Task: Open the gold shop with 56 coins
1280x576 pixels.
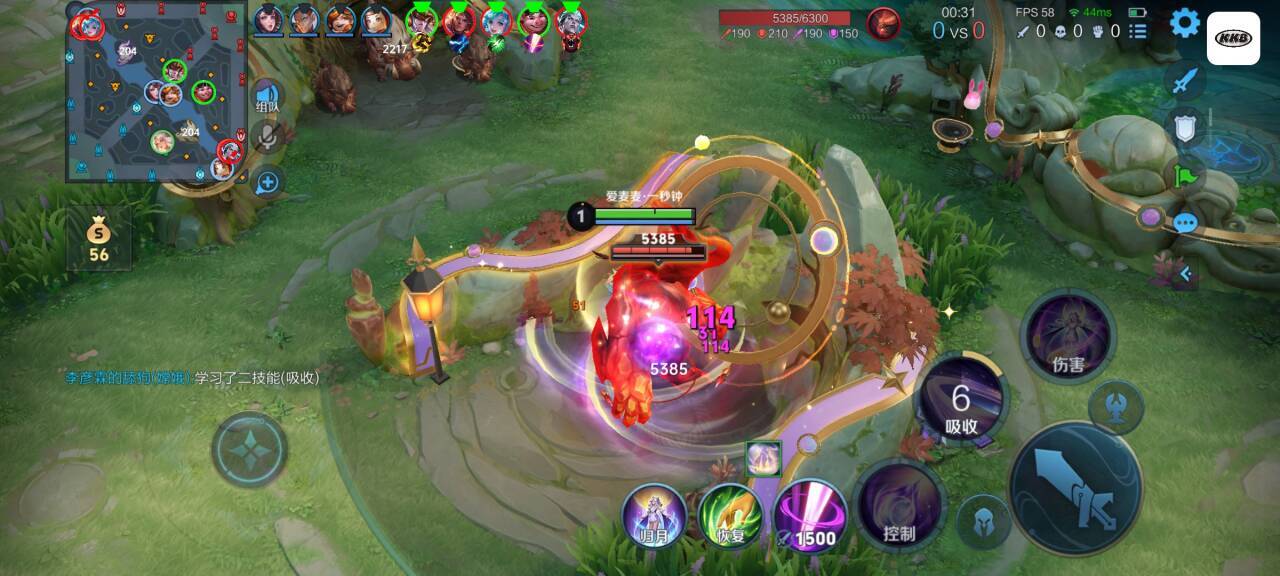Action: point(98,240)
